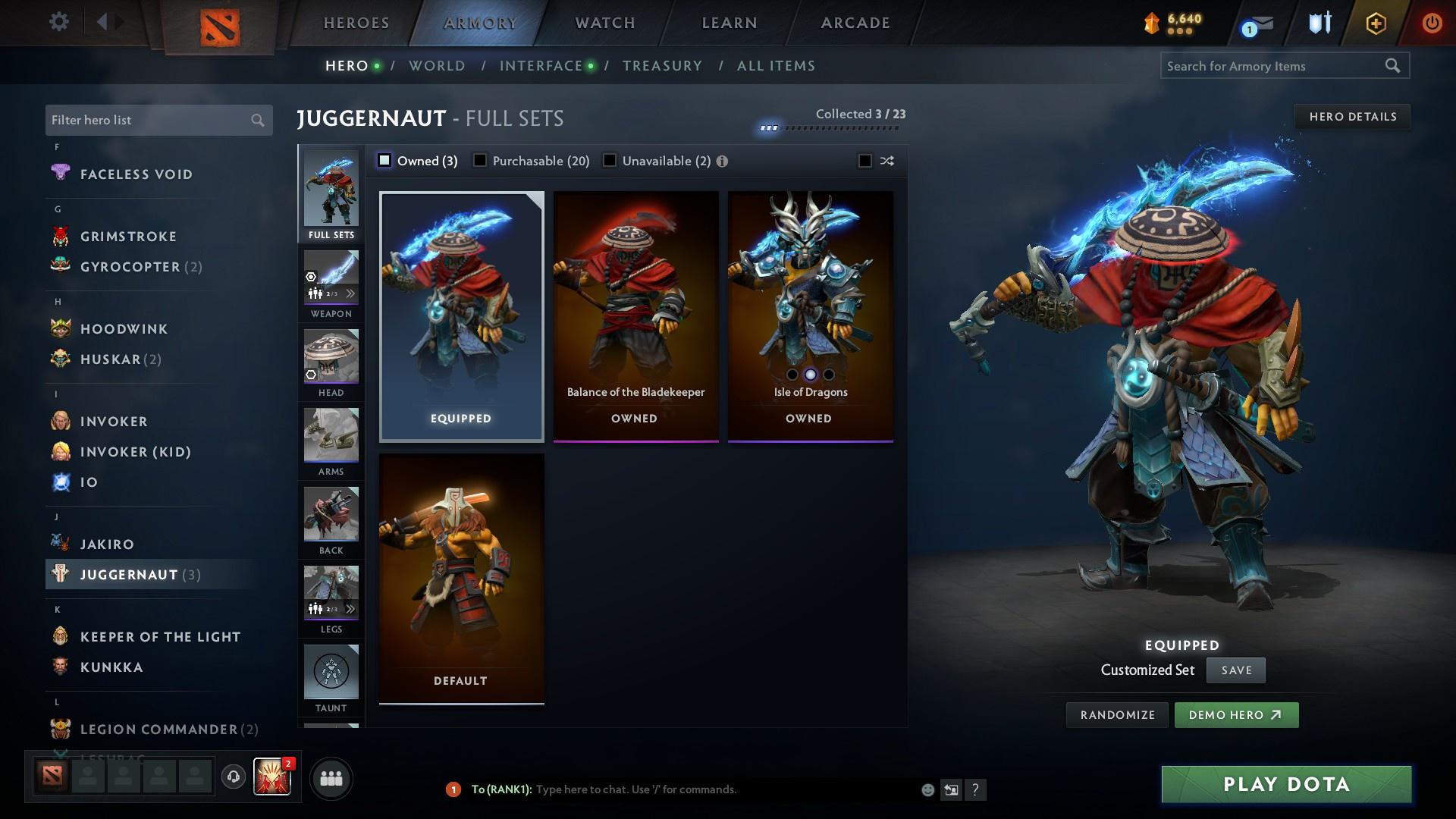
Task: Open the settings gear icon
Action: pos(58,22)
